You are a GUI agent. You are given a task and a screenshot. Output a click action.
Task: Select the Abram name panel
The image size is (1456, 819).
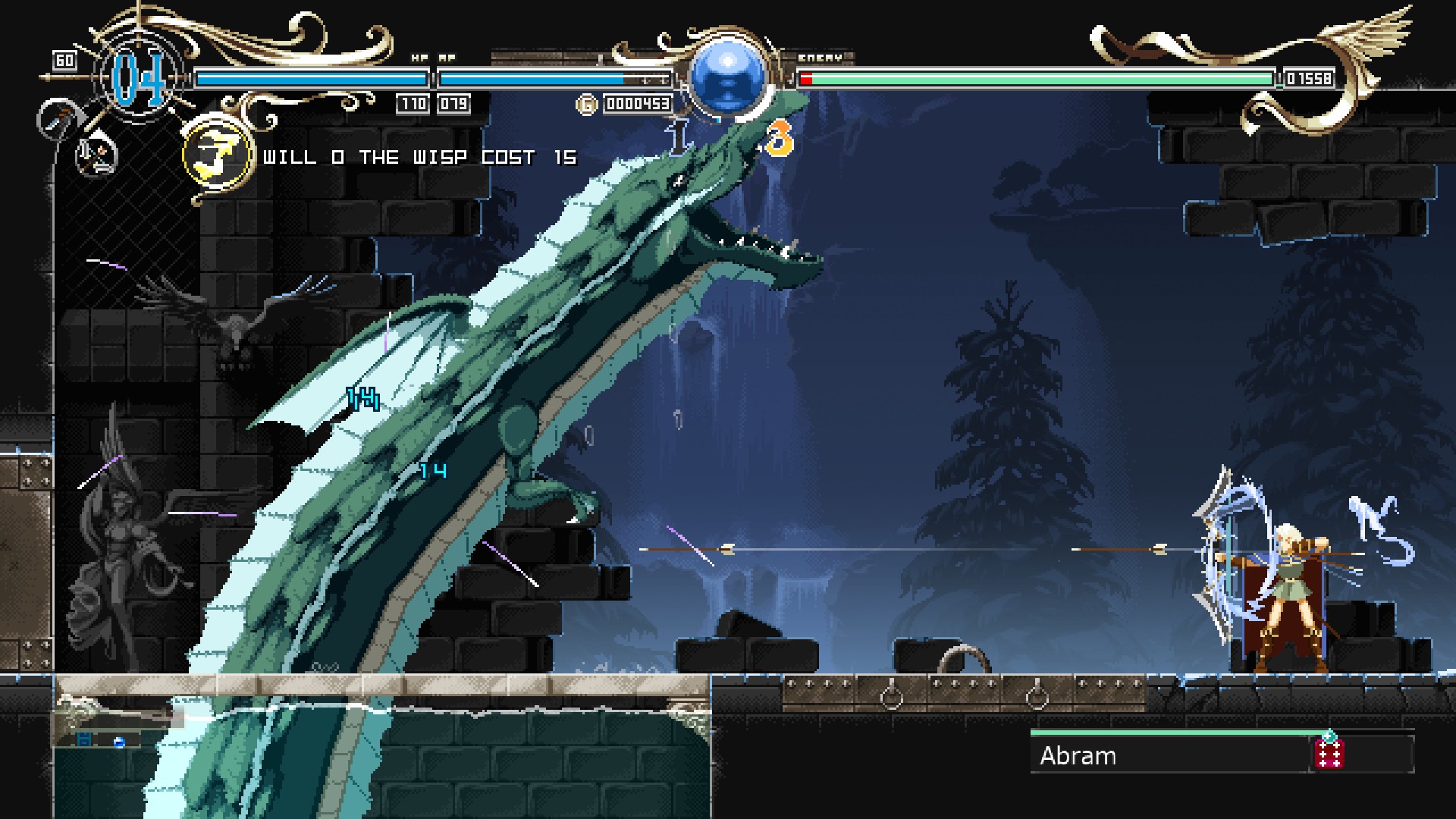click(1168, 755)
